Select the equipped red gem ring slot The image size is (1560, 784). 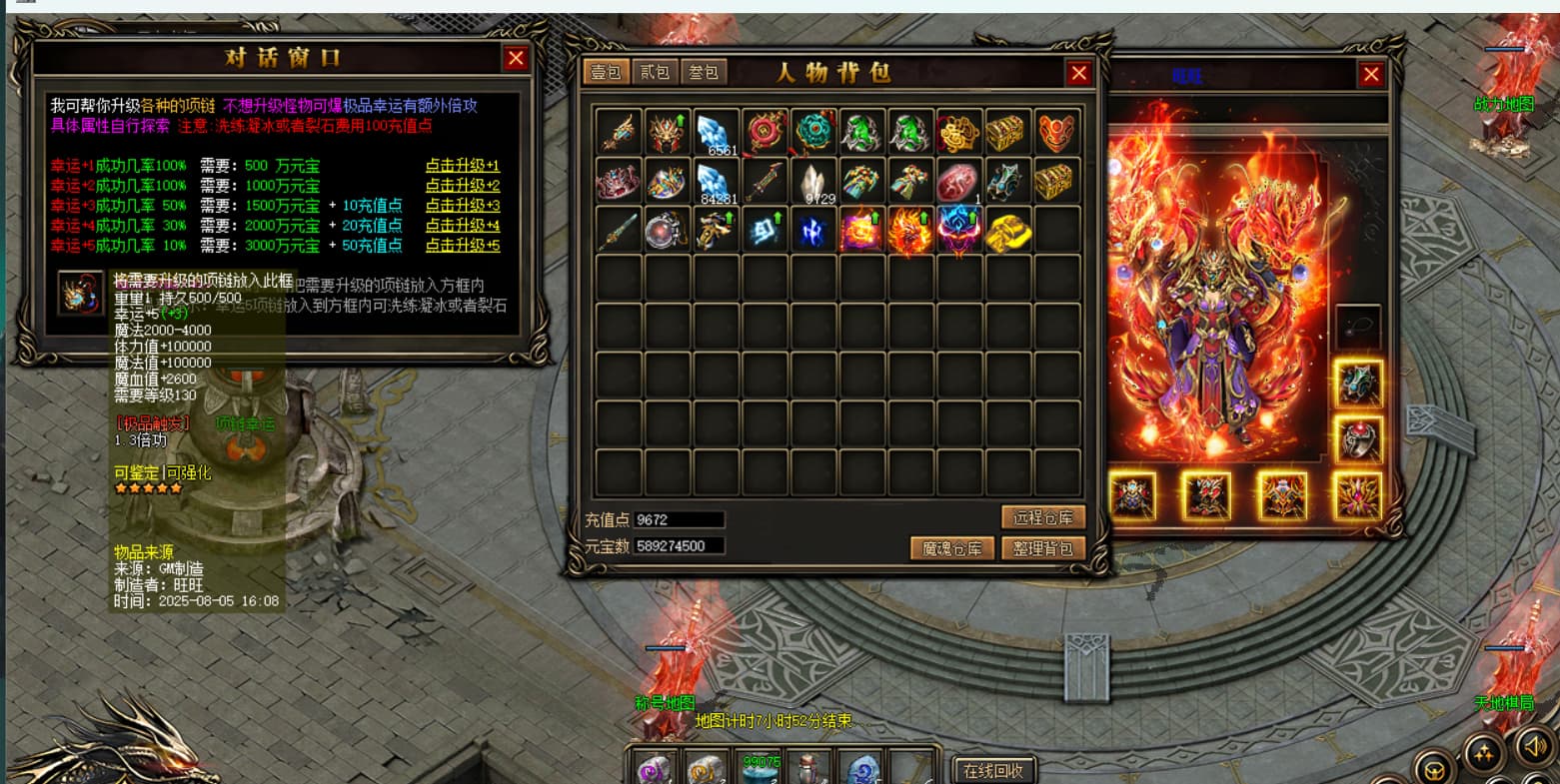pos(1358,439)
